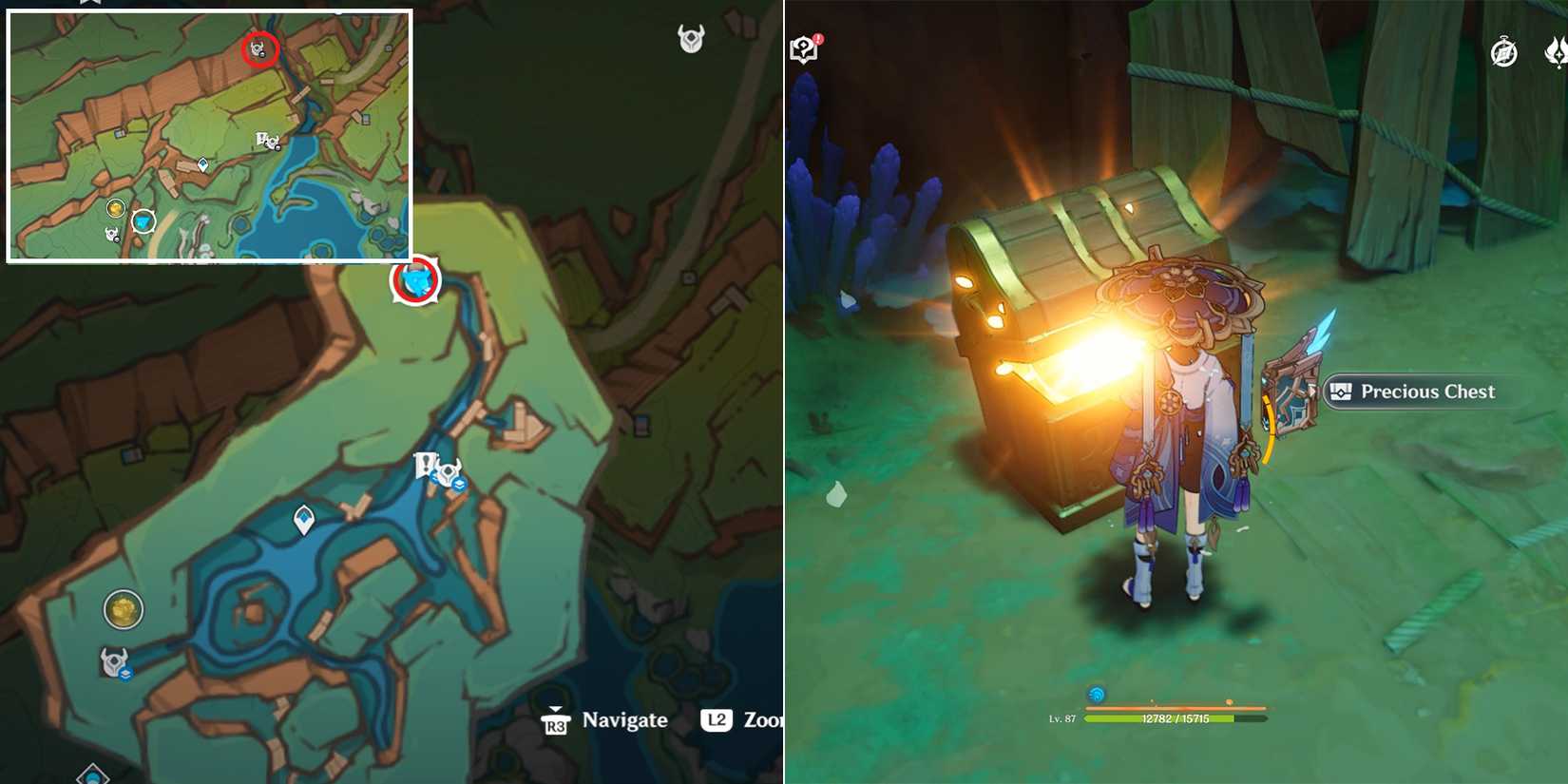Open the quest navigation handbook icon
The image size is (1568, 784).
(x=806, y=48)
